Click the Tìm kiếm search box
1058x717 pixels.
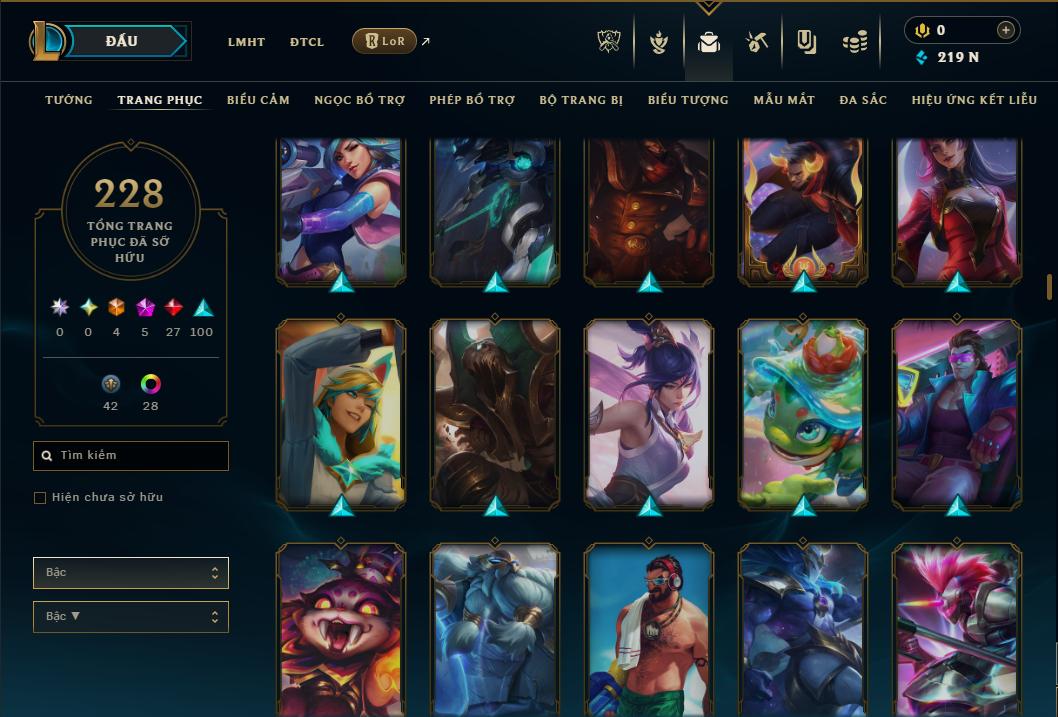pos(131,456)
